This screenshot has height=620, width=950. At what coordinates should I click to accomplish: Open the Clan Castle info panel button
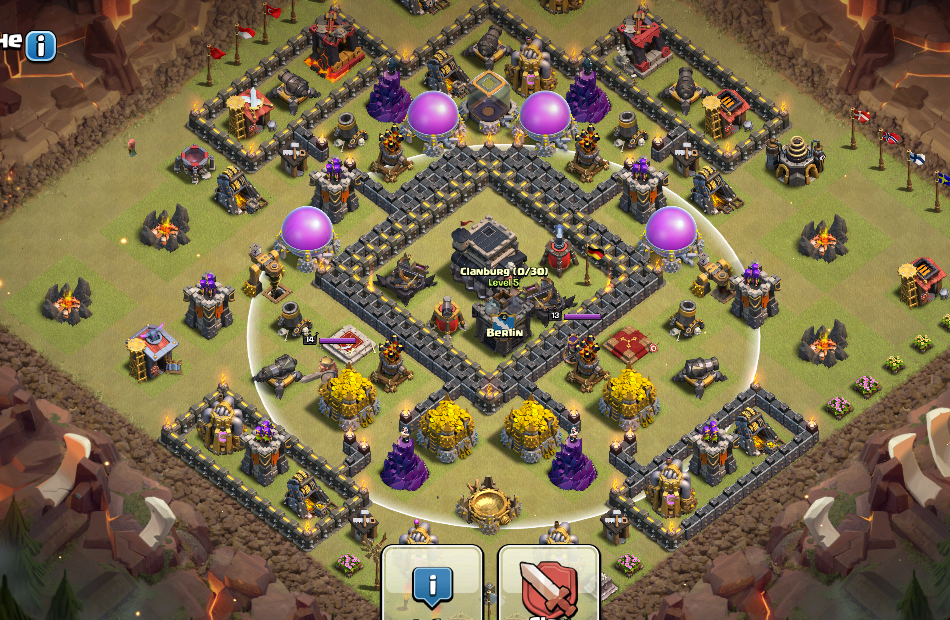[x=432, y=585]
